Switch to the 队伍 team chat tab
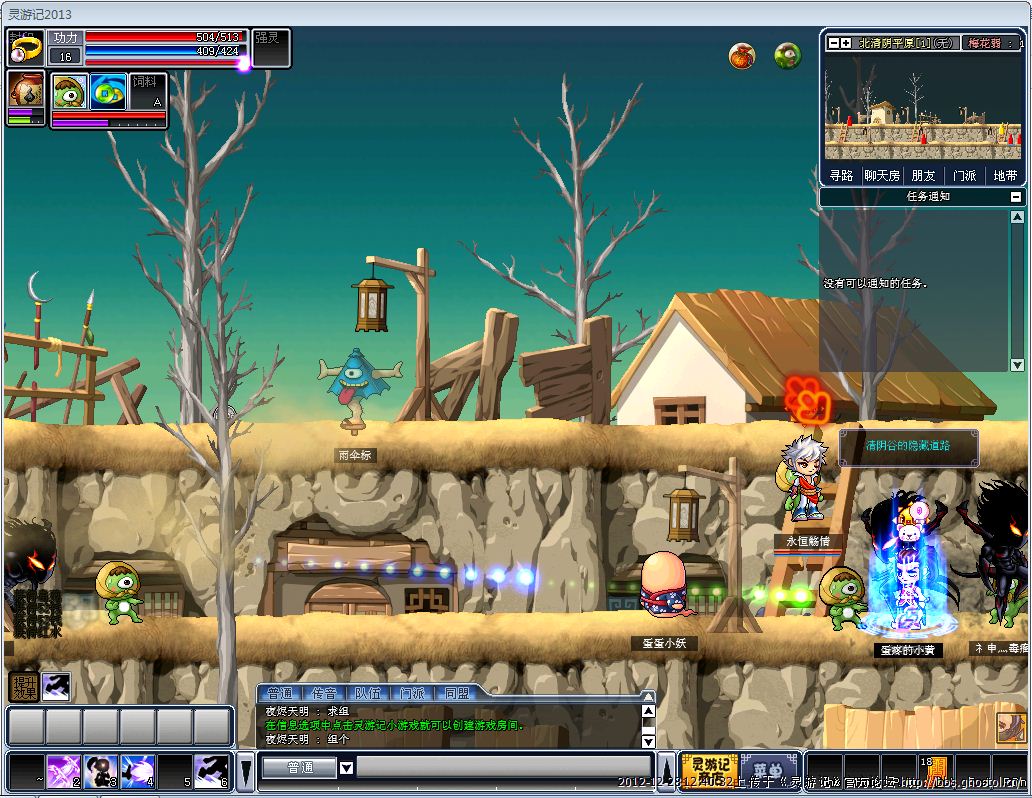Image resolution: width=1032 pixels, height=798 pixels. tap(367, 693)
